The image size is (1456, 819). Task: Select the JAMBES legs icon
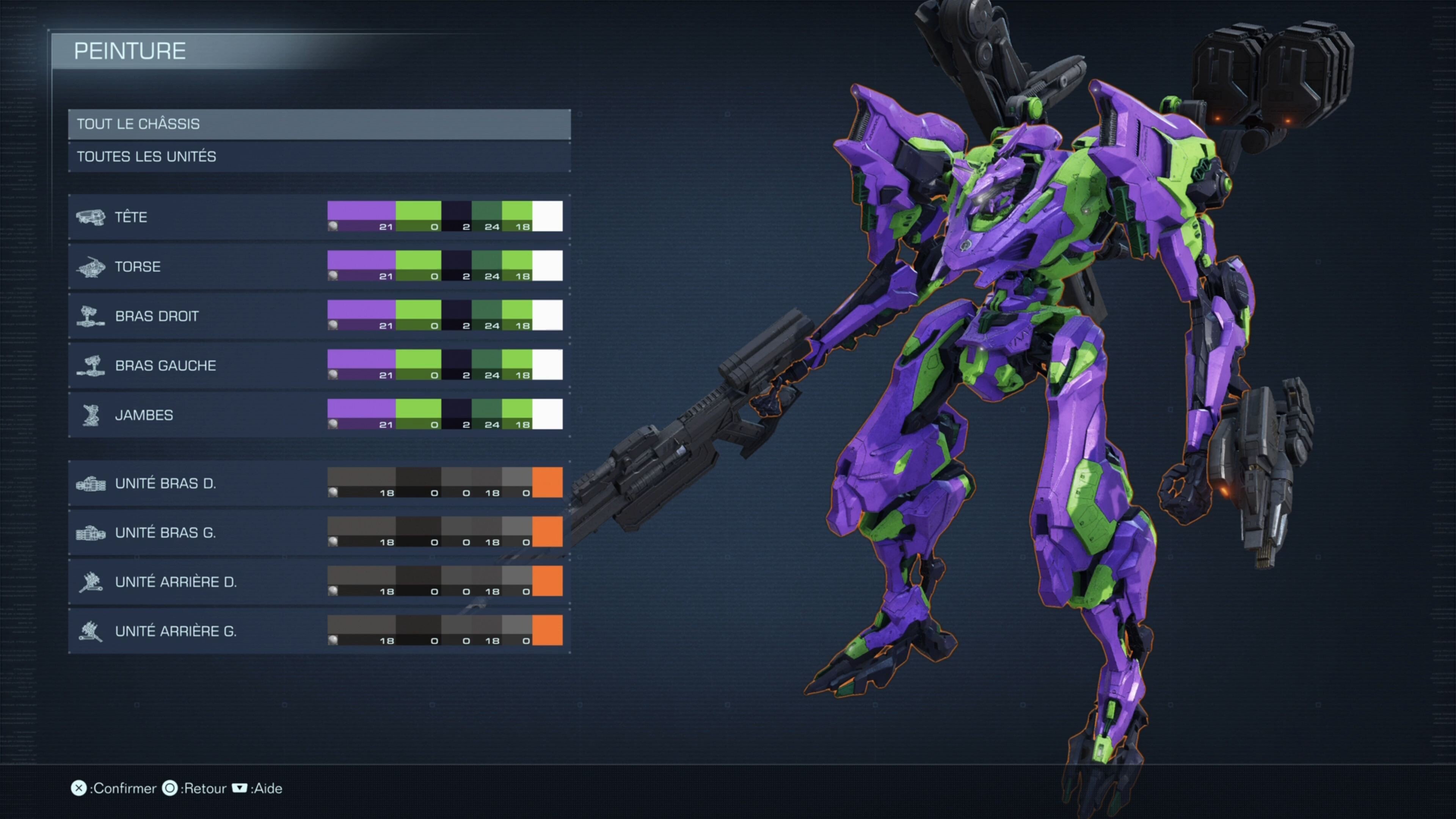click(92, 414)
